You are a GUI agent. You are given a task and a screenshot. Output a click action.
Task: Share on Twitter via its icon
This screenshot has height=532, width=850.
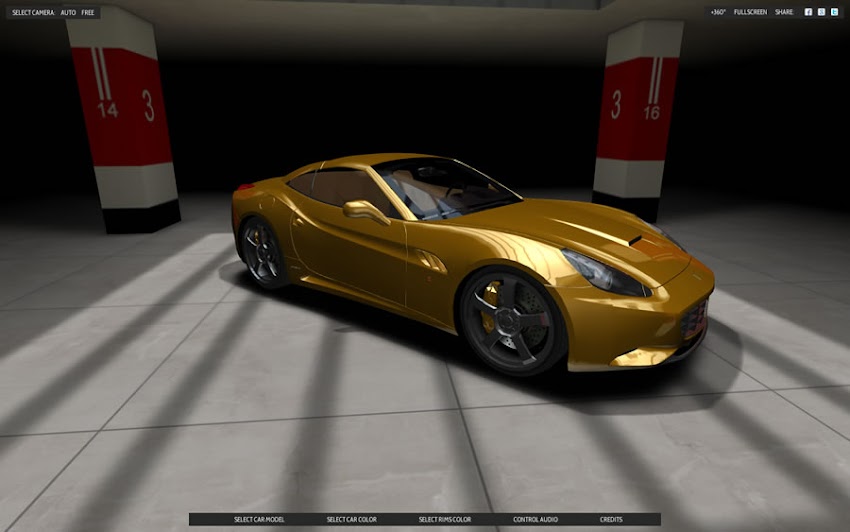(834, 12)
